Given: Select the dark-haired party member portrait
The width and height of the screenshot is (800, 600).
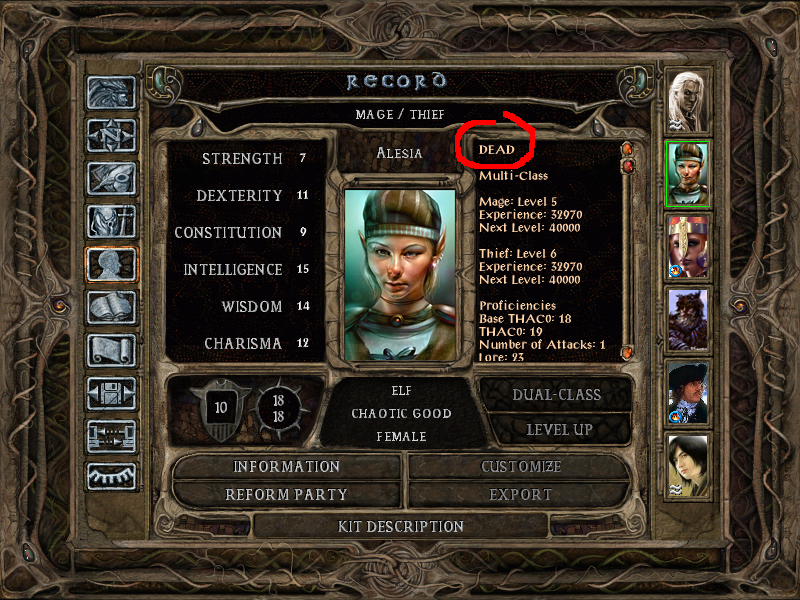Looking at the screenshot, I should (x=688, y=464).
